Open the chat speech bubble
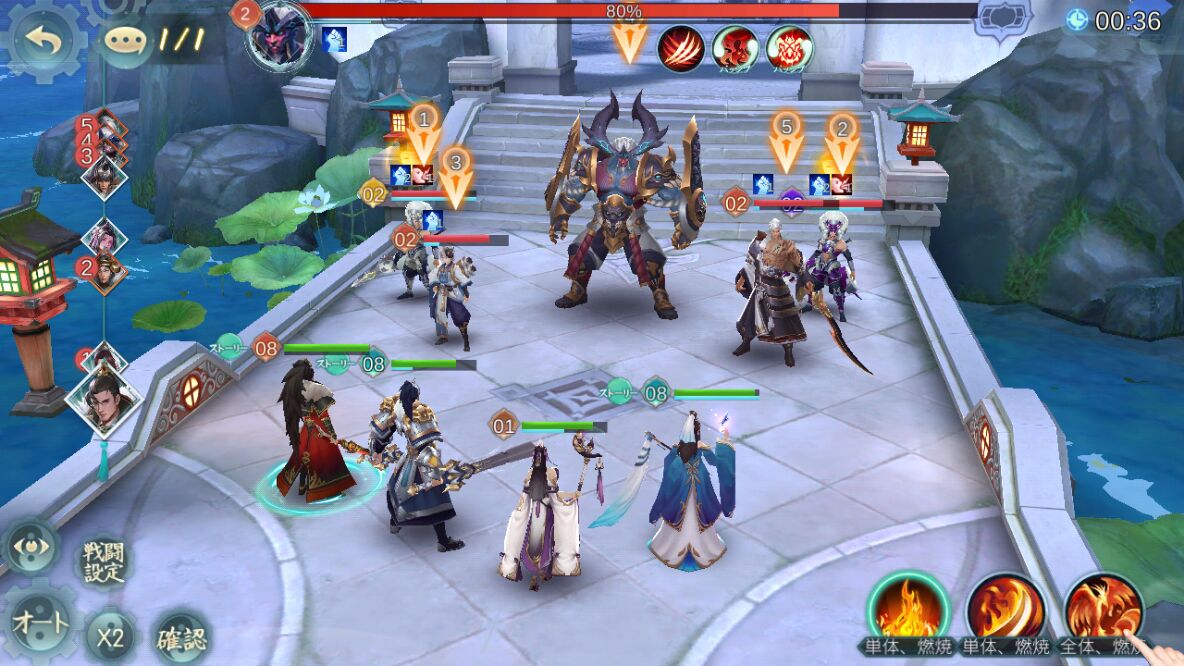1184x666 pixels. 124,42
